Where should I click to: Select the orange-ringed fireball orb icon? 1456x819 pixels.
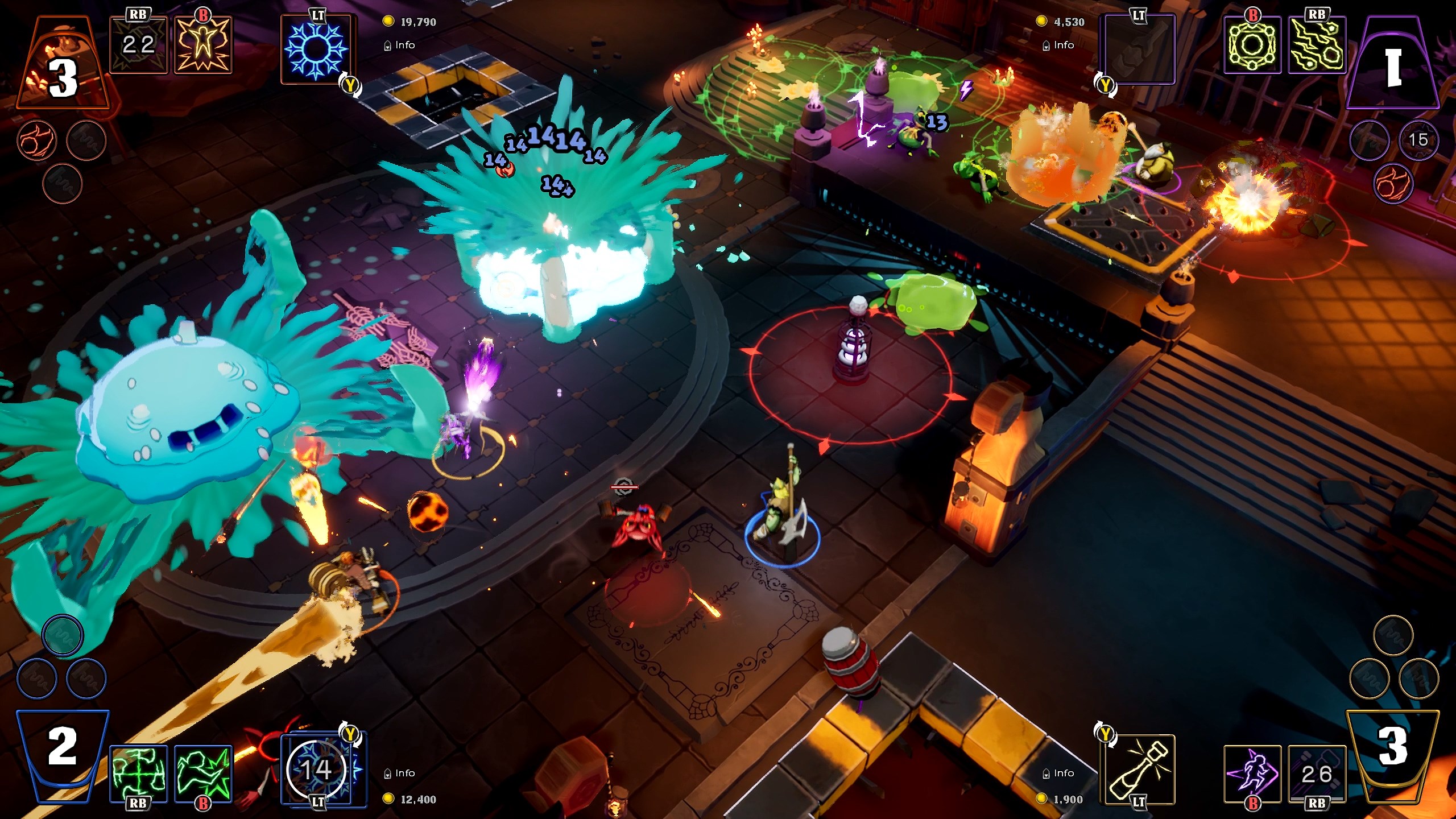(37, 140)
